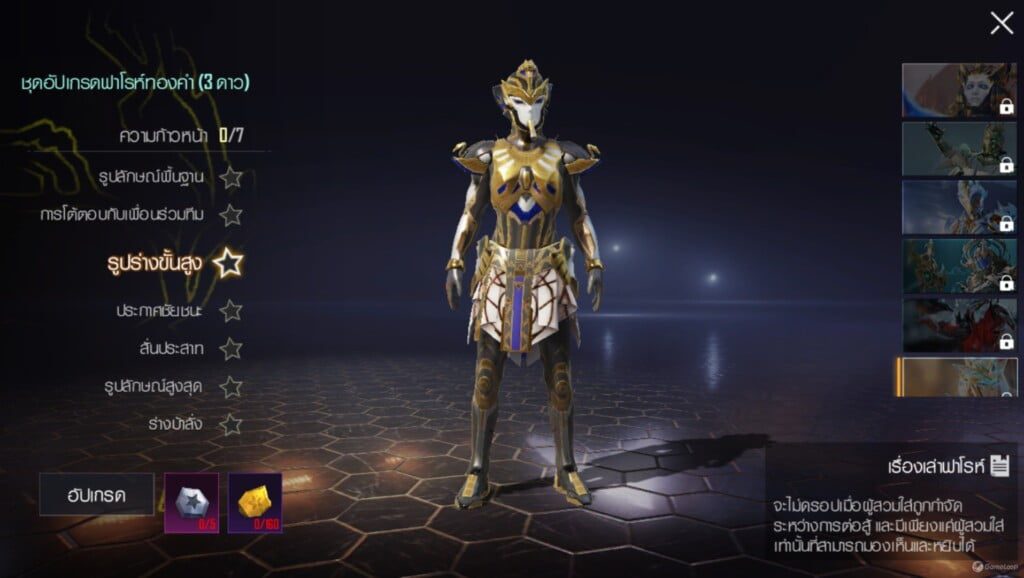View the locked woman's face portrait thumbnail
1024x578 pixels.
(x=958, y=91)
